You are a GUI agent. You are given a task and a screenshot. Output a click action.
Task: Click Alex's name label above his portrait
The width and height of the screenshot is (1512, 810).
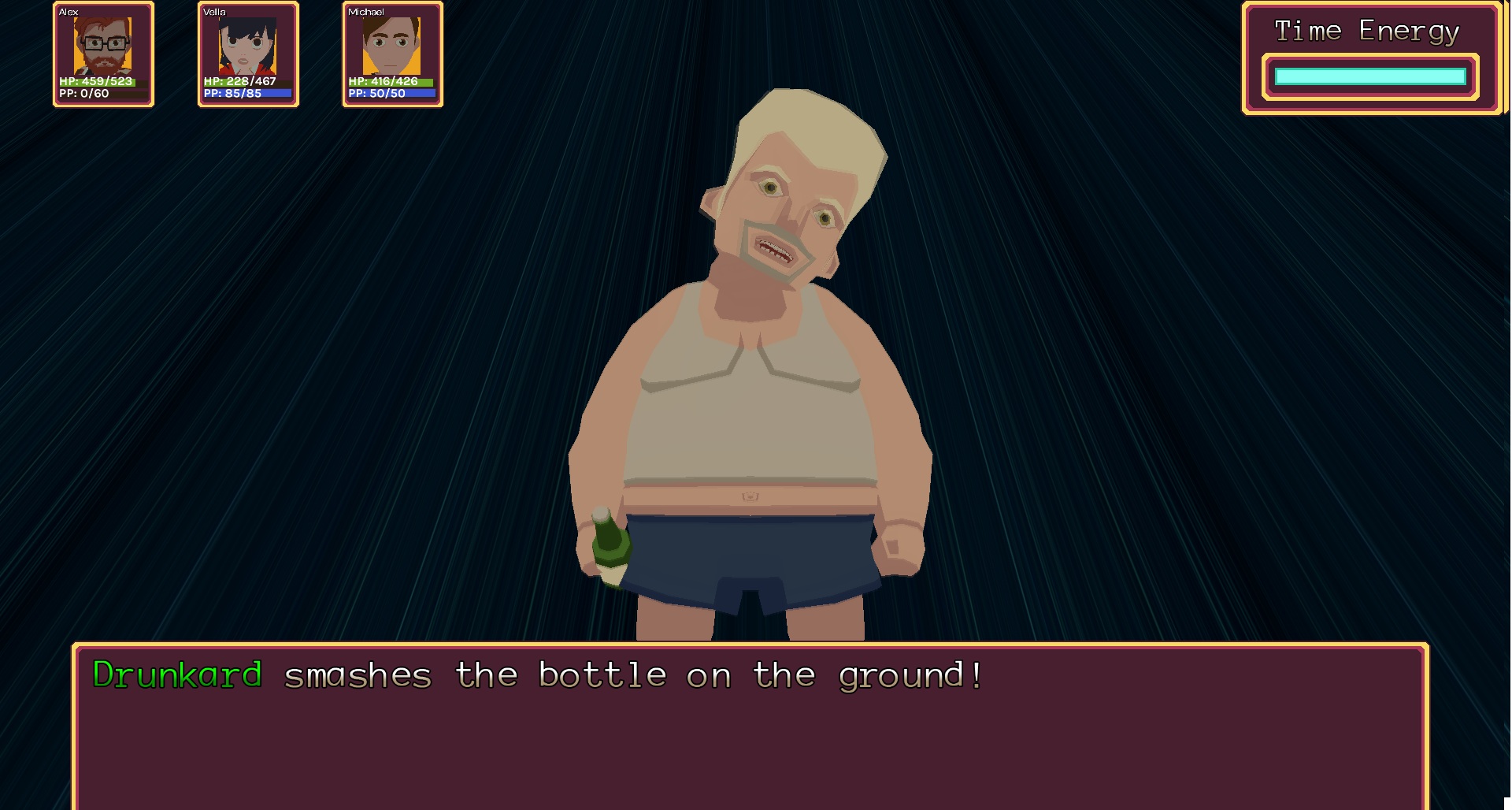pyautogui.click(x=68, y=12)
